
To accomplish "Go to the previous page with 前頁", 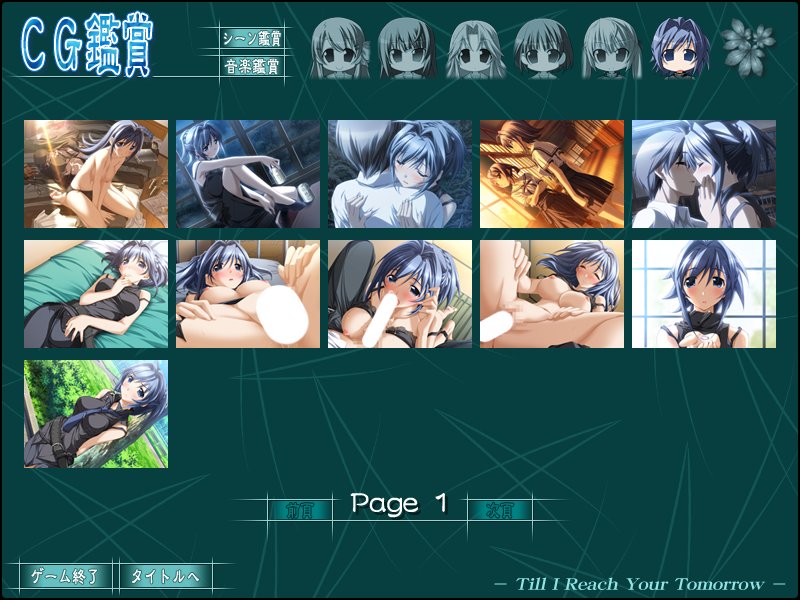I will click(x=299, y=509).
